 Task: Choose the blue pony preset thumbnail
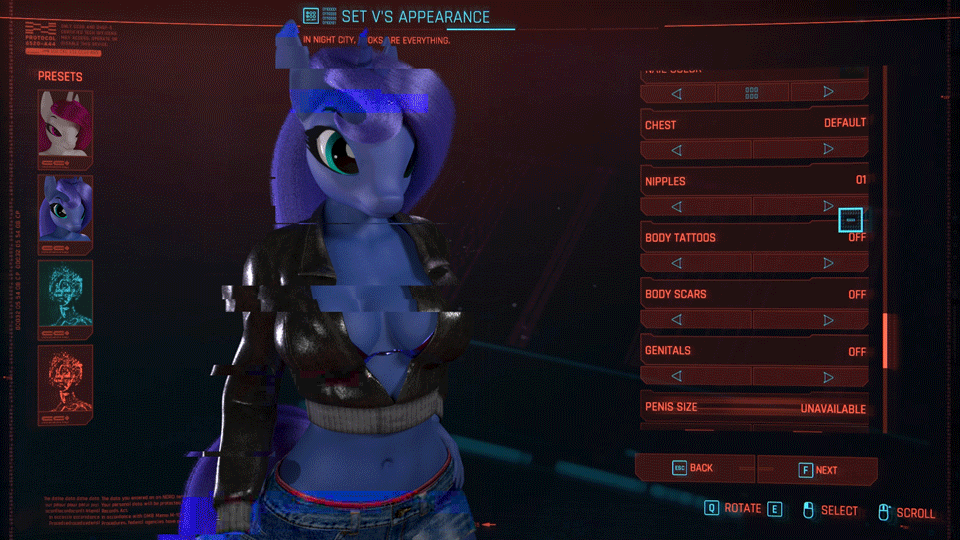pos(65,212)
